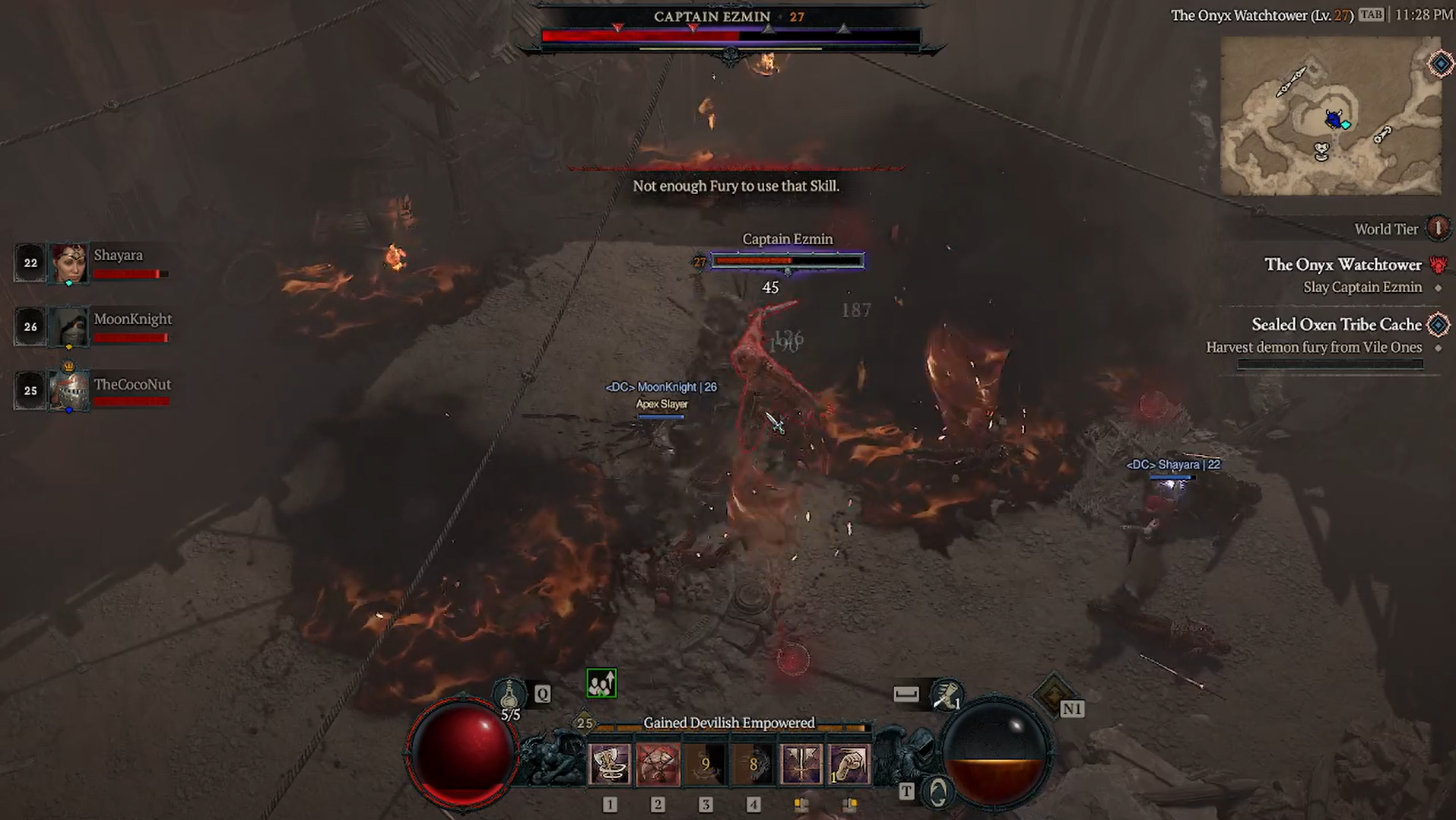Click the World Tier indicator icon
Viewport: 1456px width, 820px height.
point(1437,228)
